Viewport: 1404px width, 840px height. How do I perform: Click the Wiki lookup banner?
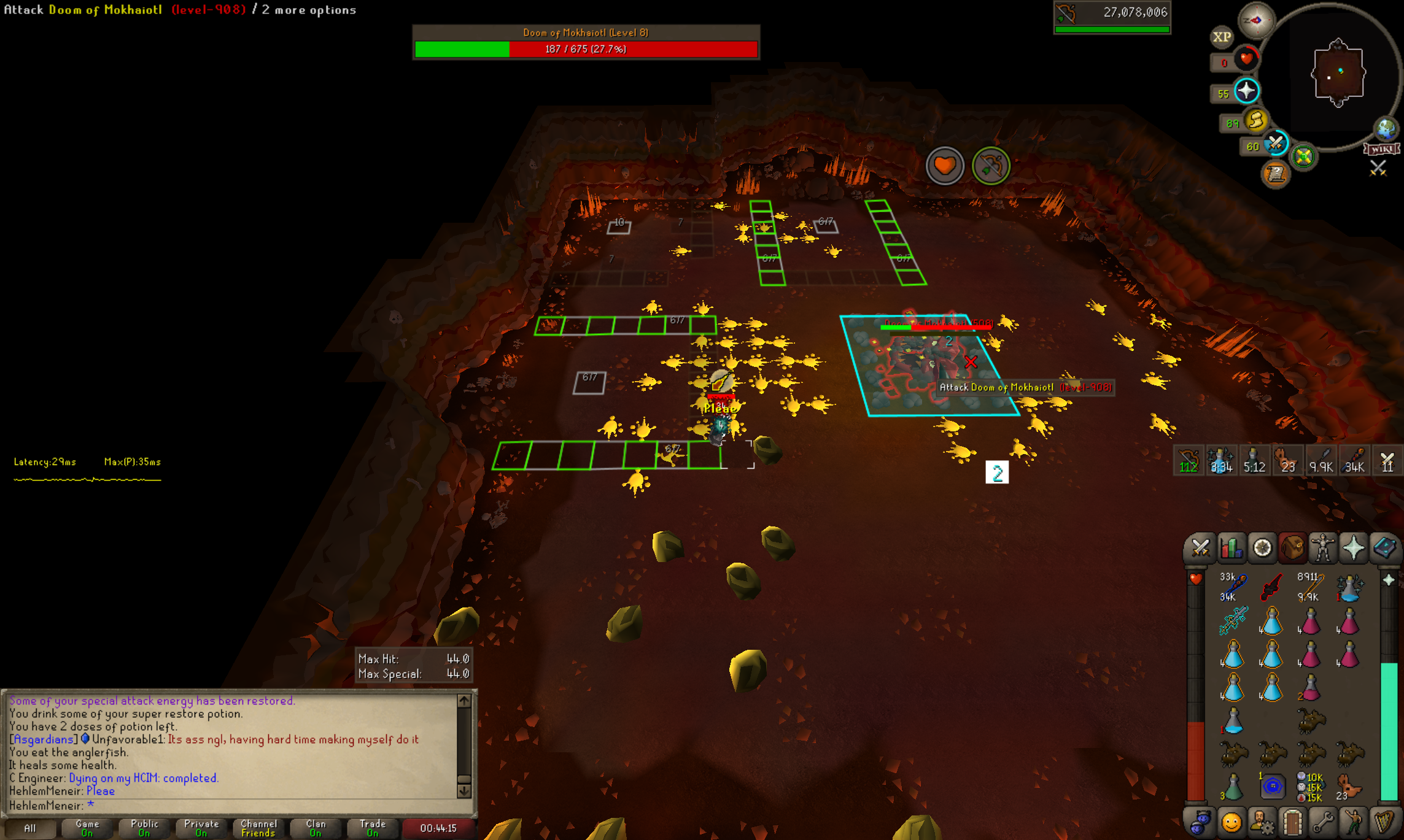tap(1381, 149)
